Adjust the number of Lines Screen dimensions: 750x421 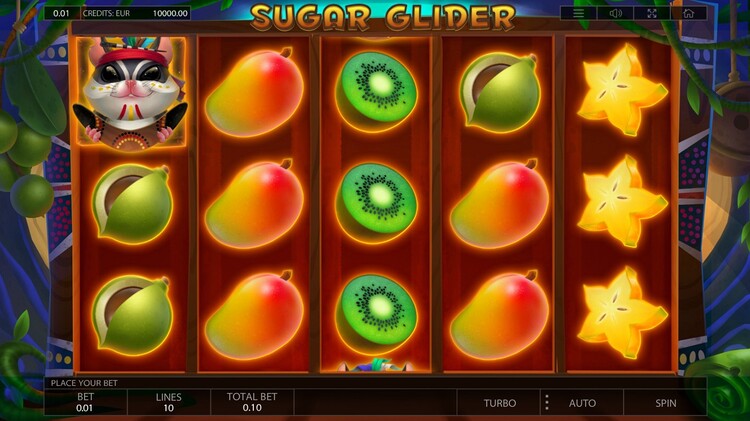click(168, 403)
